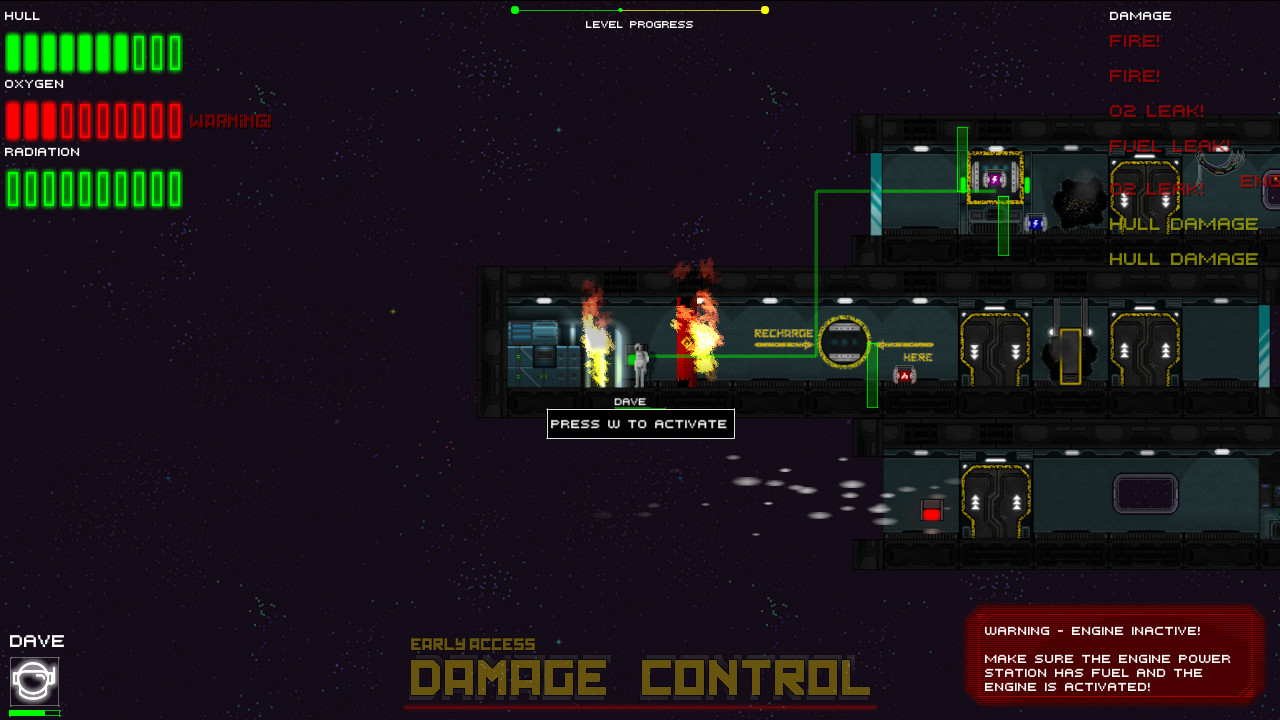Expand the HULL DAMAGE damage entry

(1184, 224)
